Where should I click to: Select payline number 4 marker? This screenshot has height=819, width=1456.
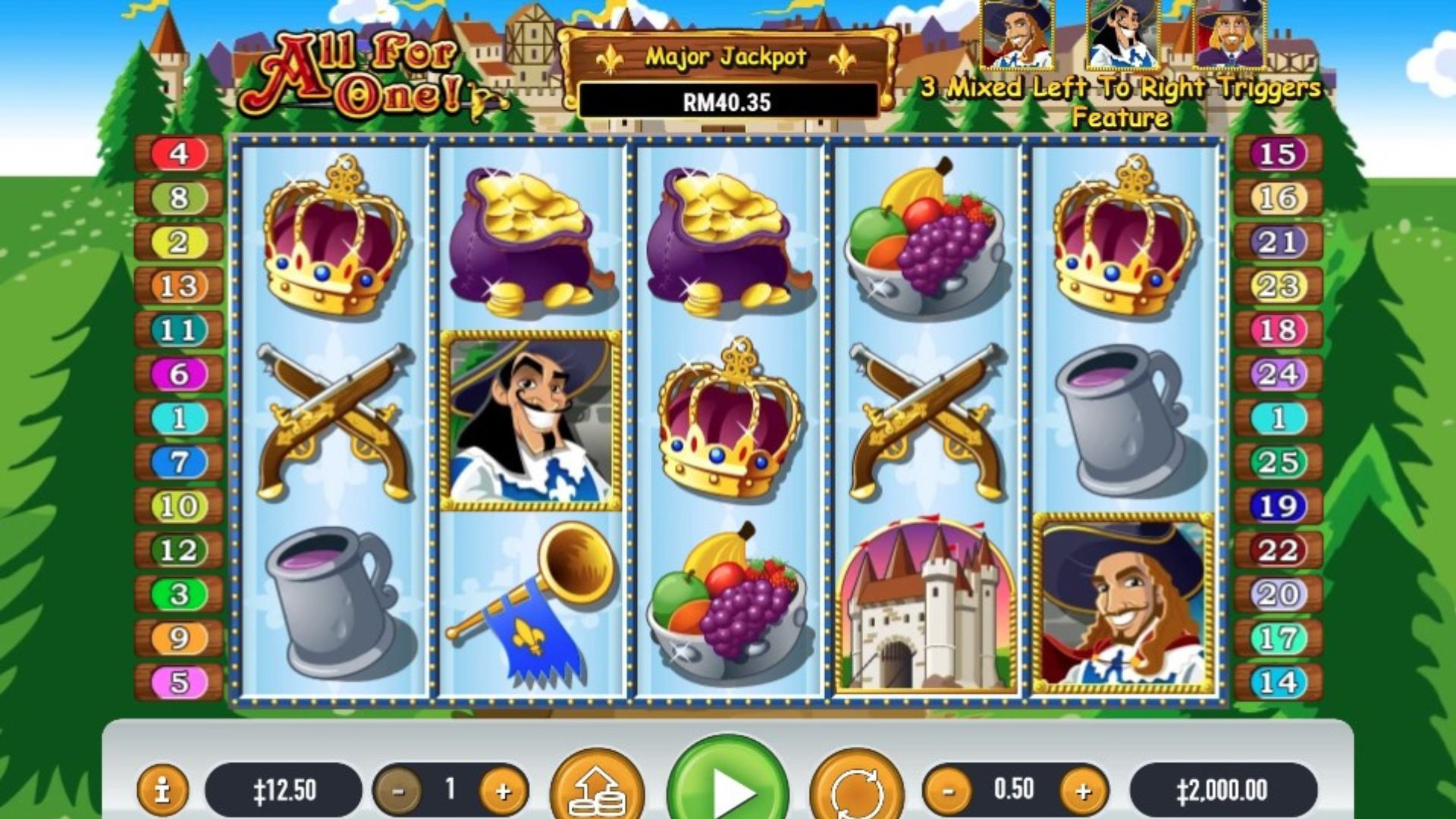(179, 154)
